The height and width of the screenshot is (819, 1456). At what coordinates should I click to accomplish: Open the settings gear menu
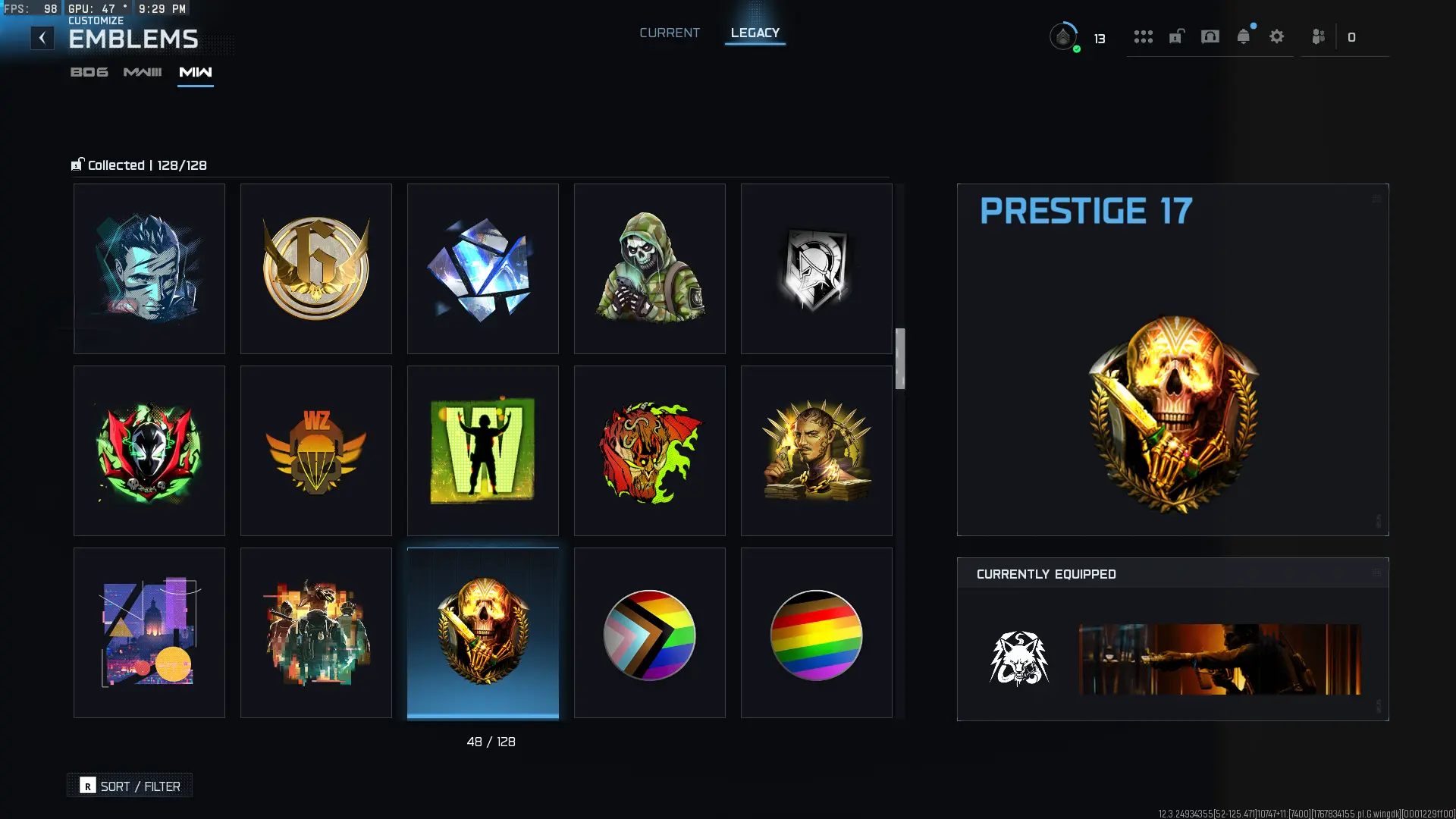pyautogui.click(x=1277, y=36)
